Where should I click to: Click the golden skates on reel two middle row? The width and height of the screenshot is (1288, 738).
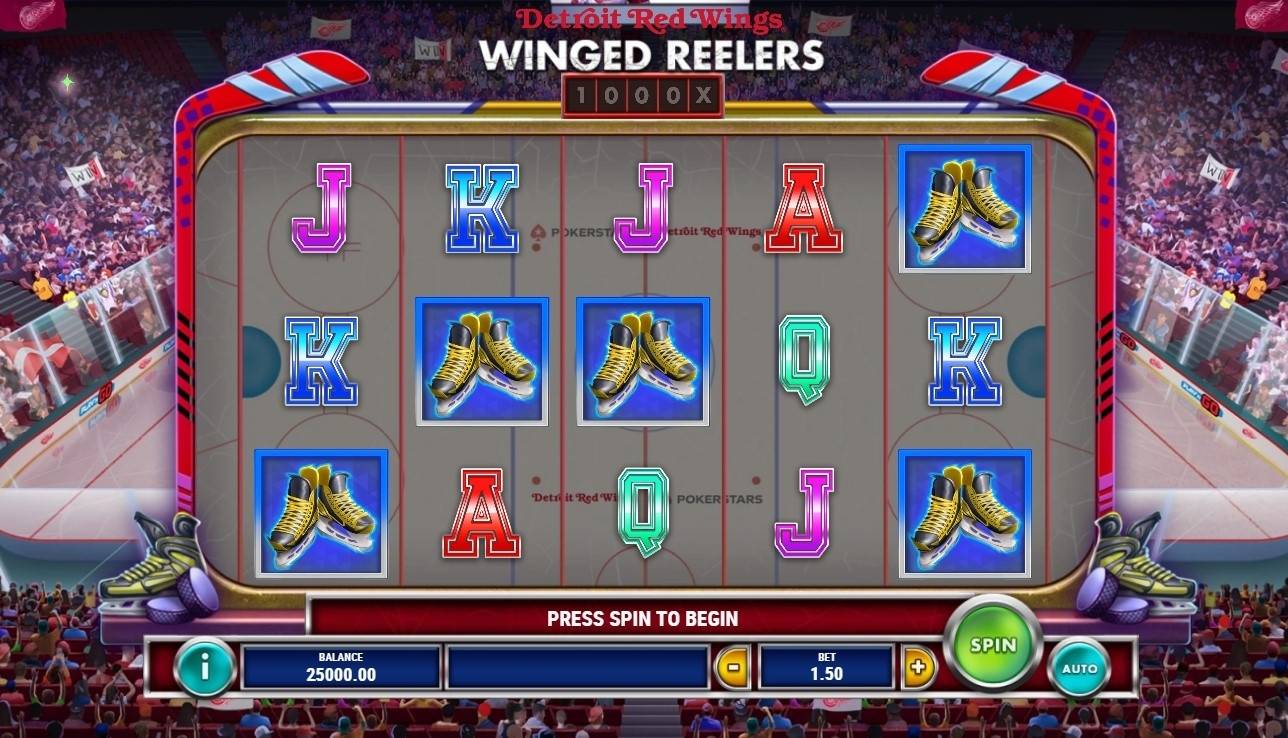coord(482,362)
